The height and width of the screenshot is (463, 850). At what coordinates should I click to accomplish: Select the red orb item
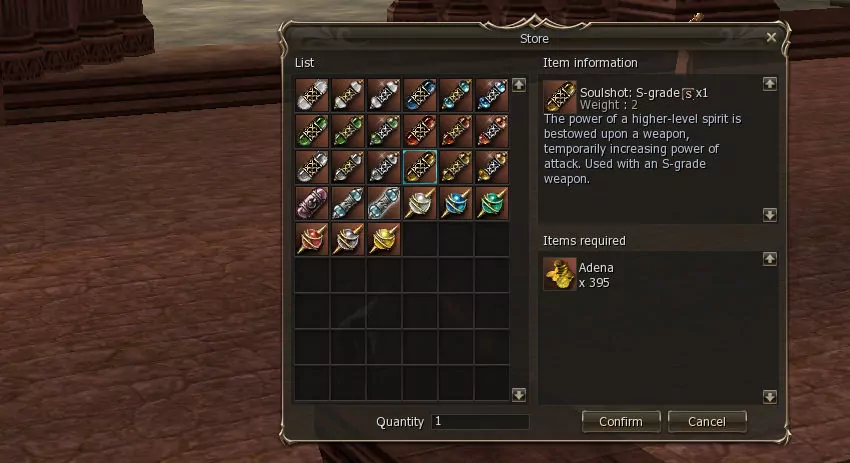click(312, 239)
